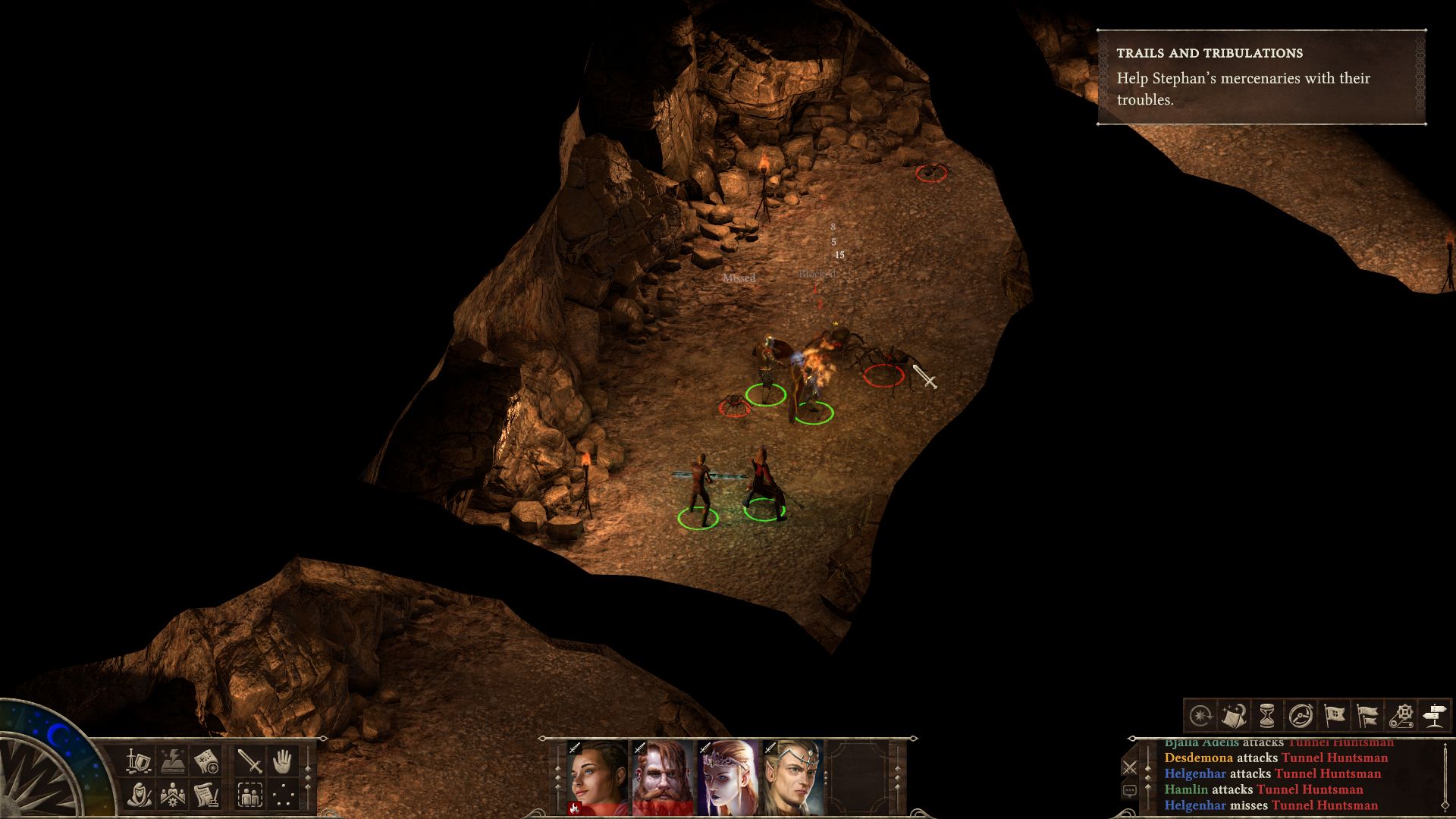Image resolution: width=1456 pixels, height=819 pixels.
Task: Open the spellbook with lightning bolt
Action: click(173, 760)
